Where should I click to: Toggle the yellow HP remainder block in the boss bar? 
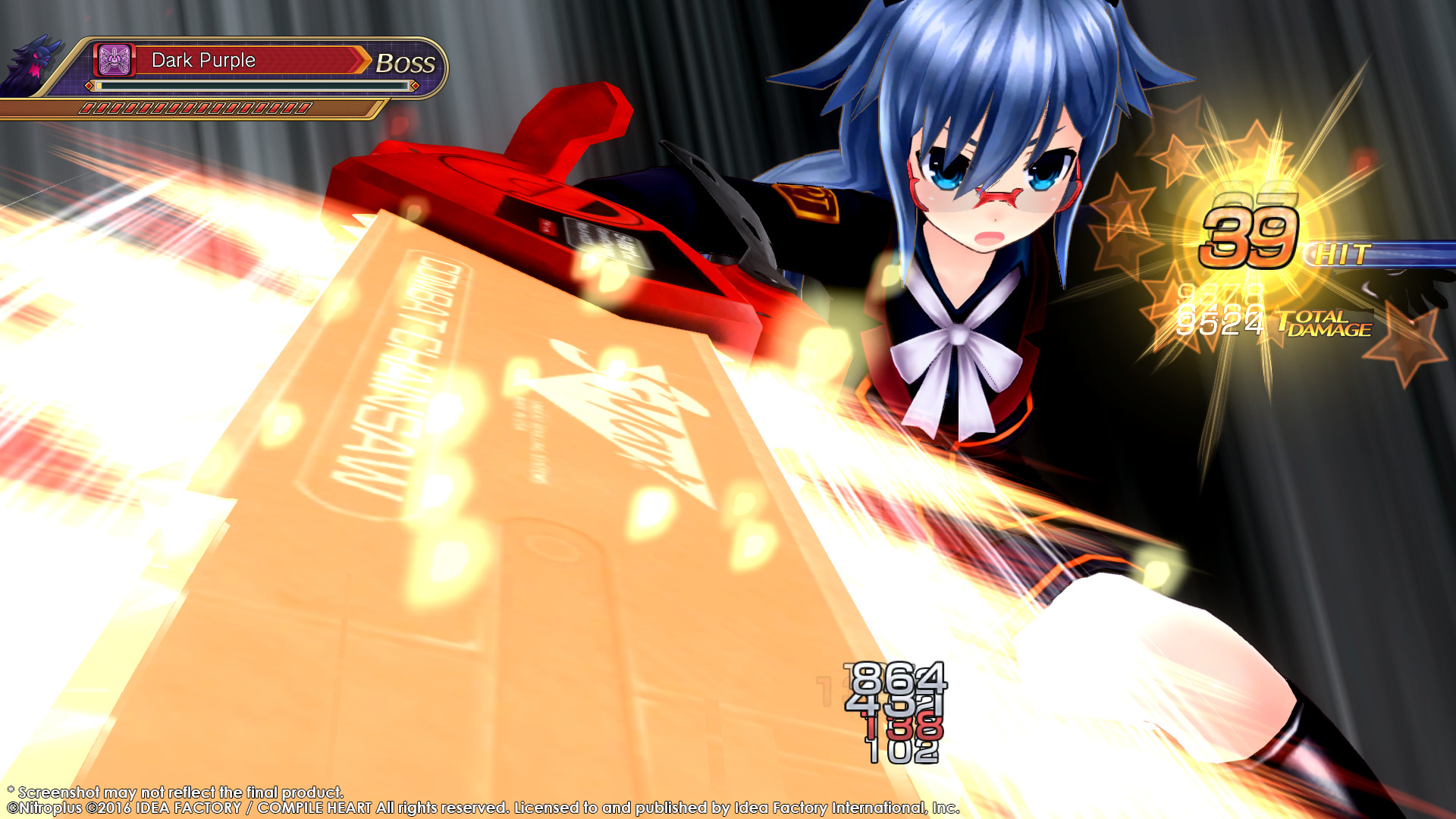(x=99, y=86)
